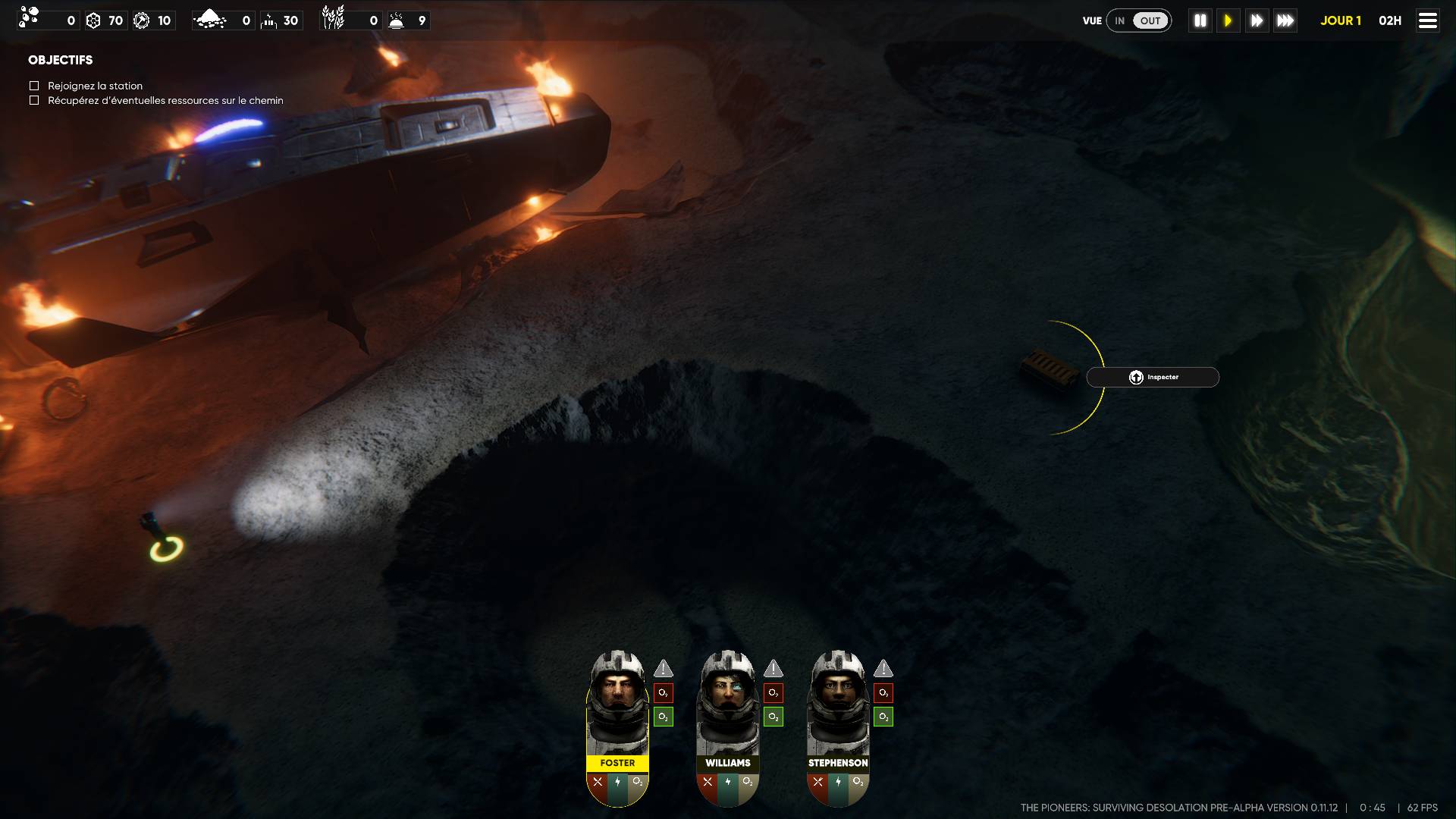The height and width of the screenshot is (819, 1456).
Task: Set game speed to normal play
Action: 1228,20
